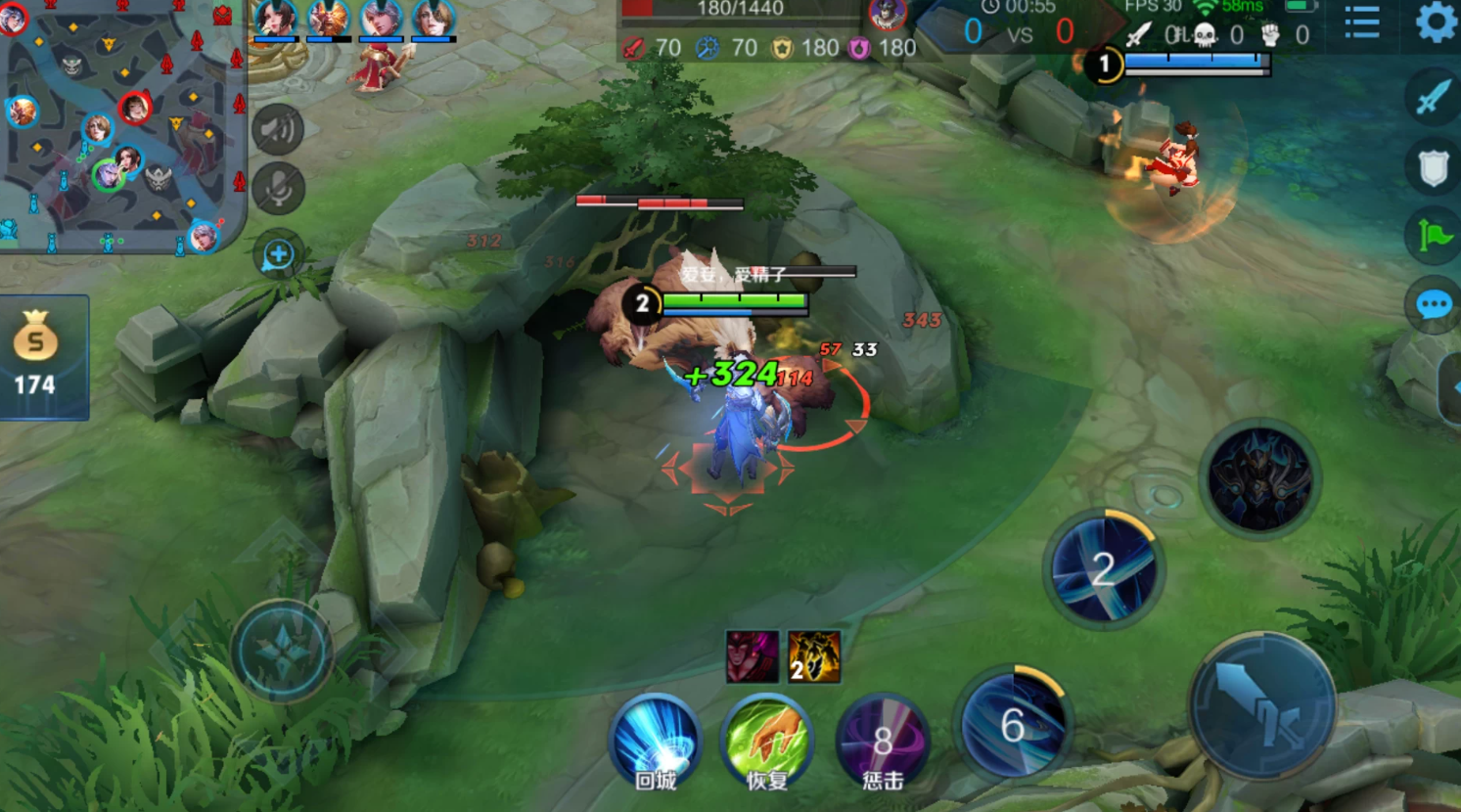Click the round plus button beside minimap

click(x=278, y=256)
